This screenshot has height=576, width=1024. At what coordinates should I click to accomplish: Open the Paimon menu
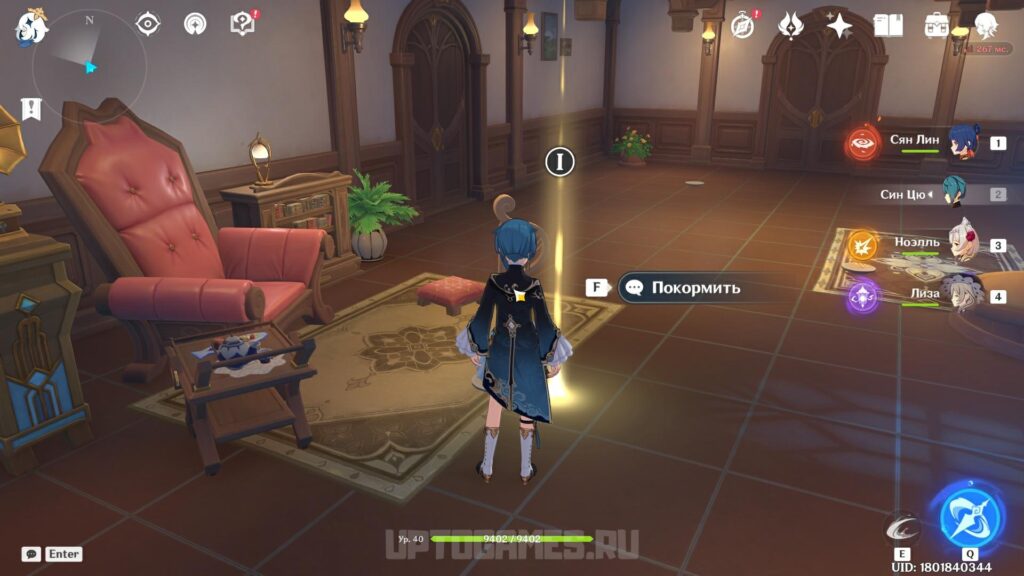click(31, 28)
